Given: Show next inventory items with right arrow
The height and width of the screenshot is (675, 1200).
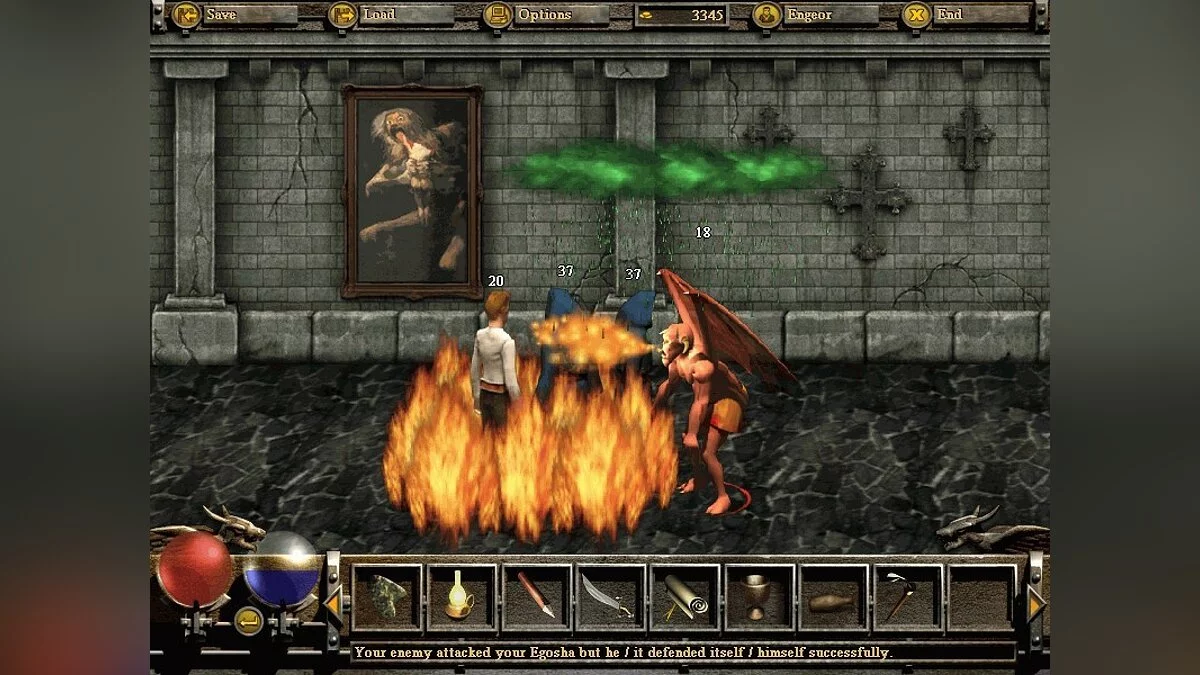Looking at the screenshot, I should click(x=1036, y=603).
